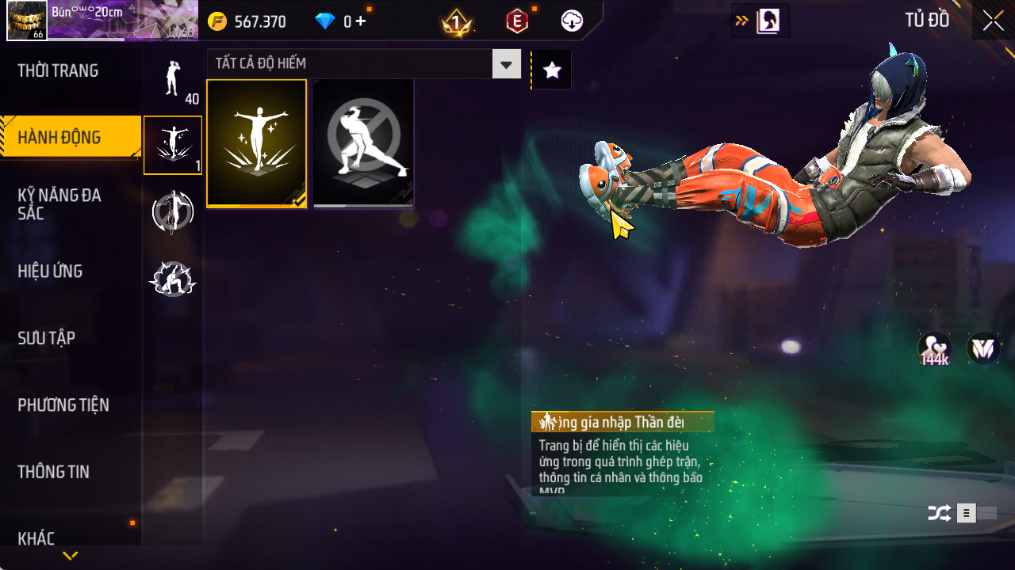
Task: Add diamonds with the plus button
Action: pos(361,21)
